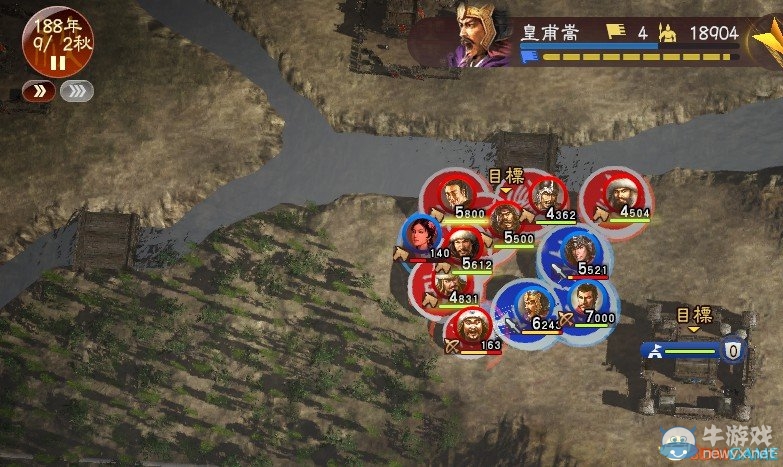Select the red unit with 5800 troops

(x=456, y=194)
